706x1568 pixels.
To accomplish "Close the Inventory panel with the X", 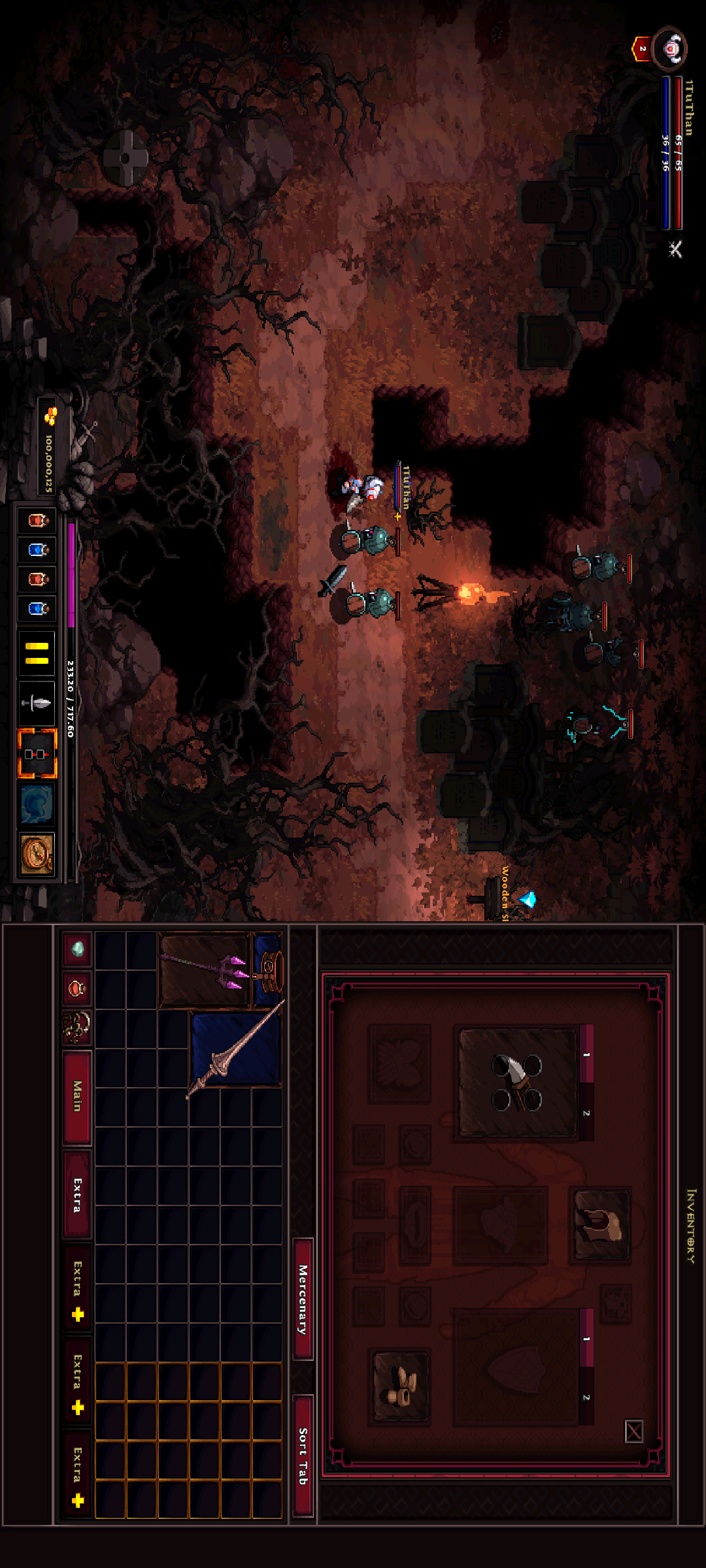I will pos(633,1431).
